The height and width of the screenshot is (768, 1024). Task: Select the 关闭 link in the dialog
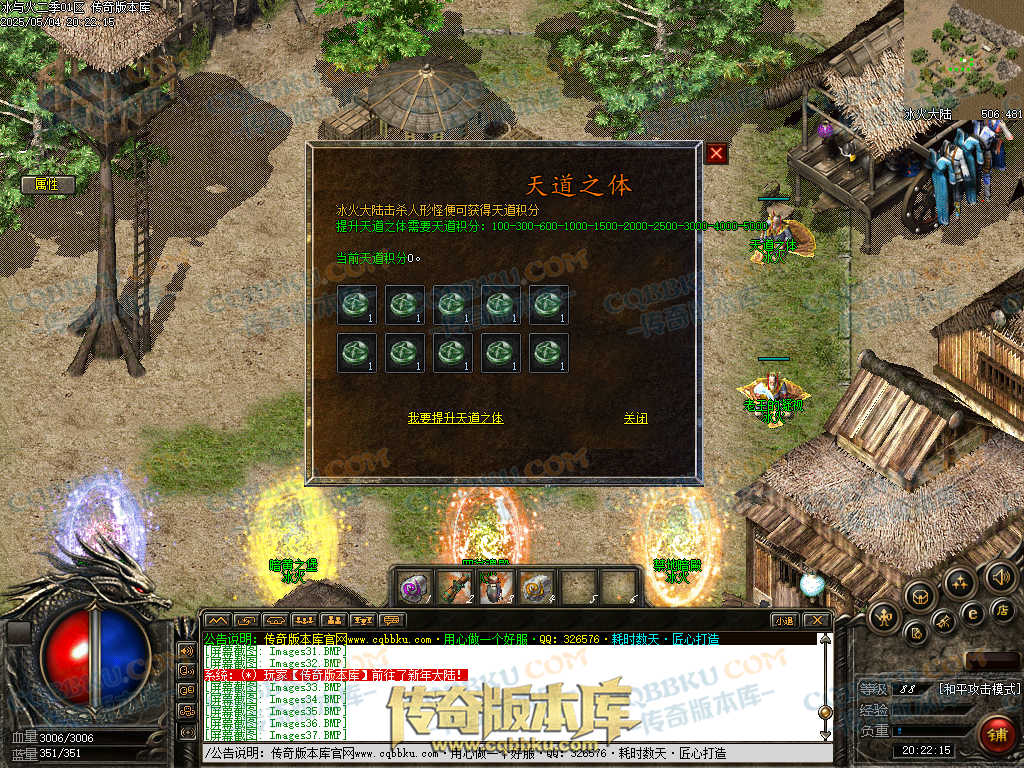click(635, 418)
